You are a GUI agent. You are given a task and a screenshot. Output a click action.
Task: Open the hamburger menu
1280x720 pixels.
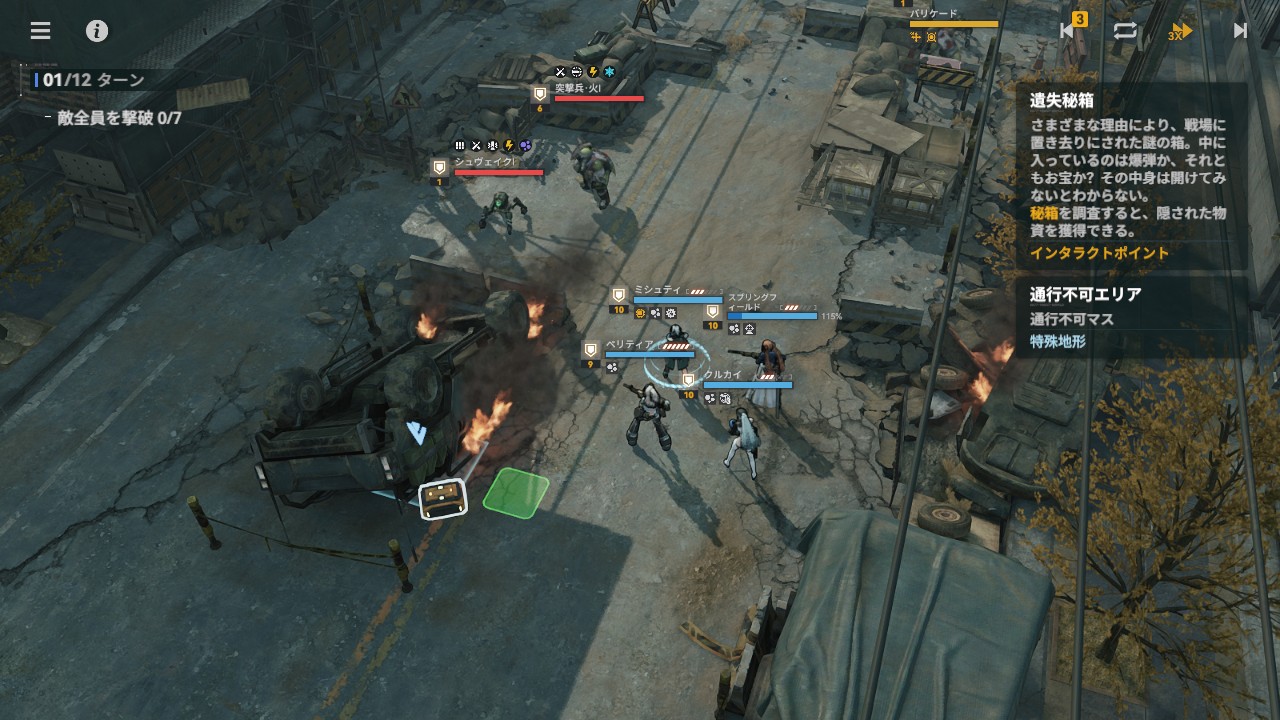point(40,30)
